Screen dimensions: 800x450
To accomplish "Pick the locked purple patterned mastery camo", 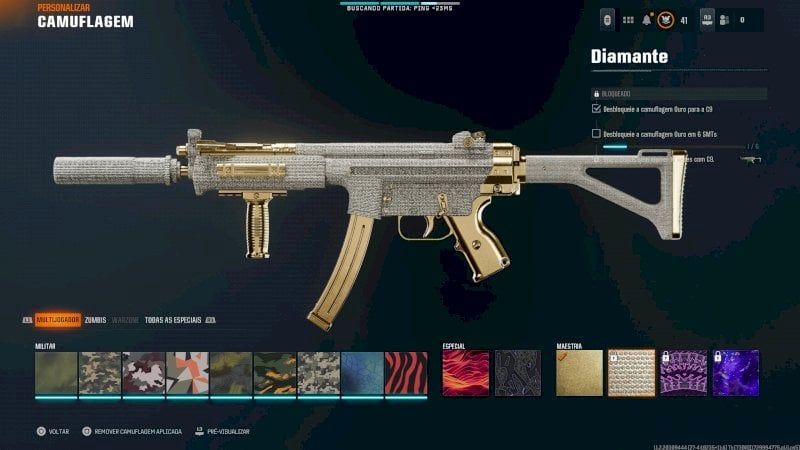I will coord(684,372).
